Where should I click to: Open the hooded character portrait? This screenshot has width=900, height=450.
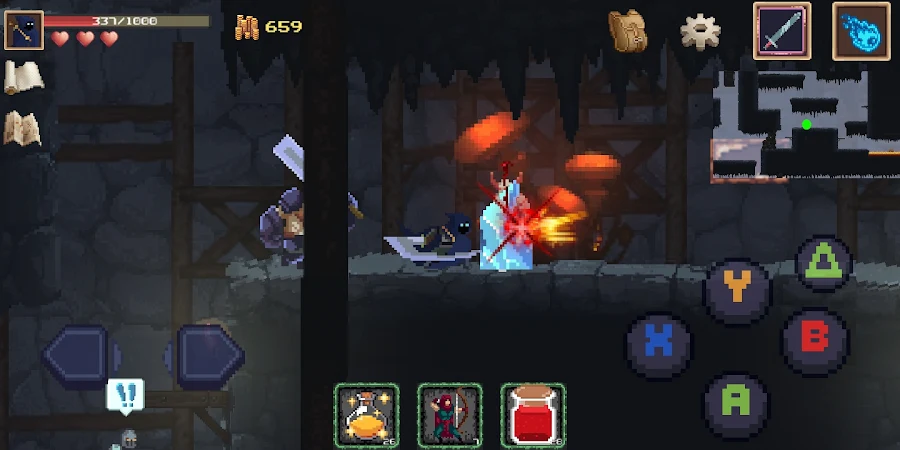(x=23, y=30)
